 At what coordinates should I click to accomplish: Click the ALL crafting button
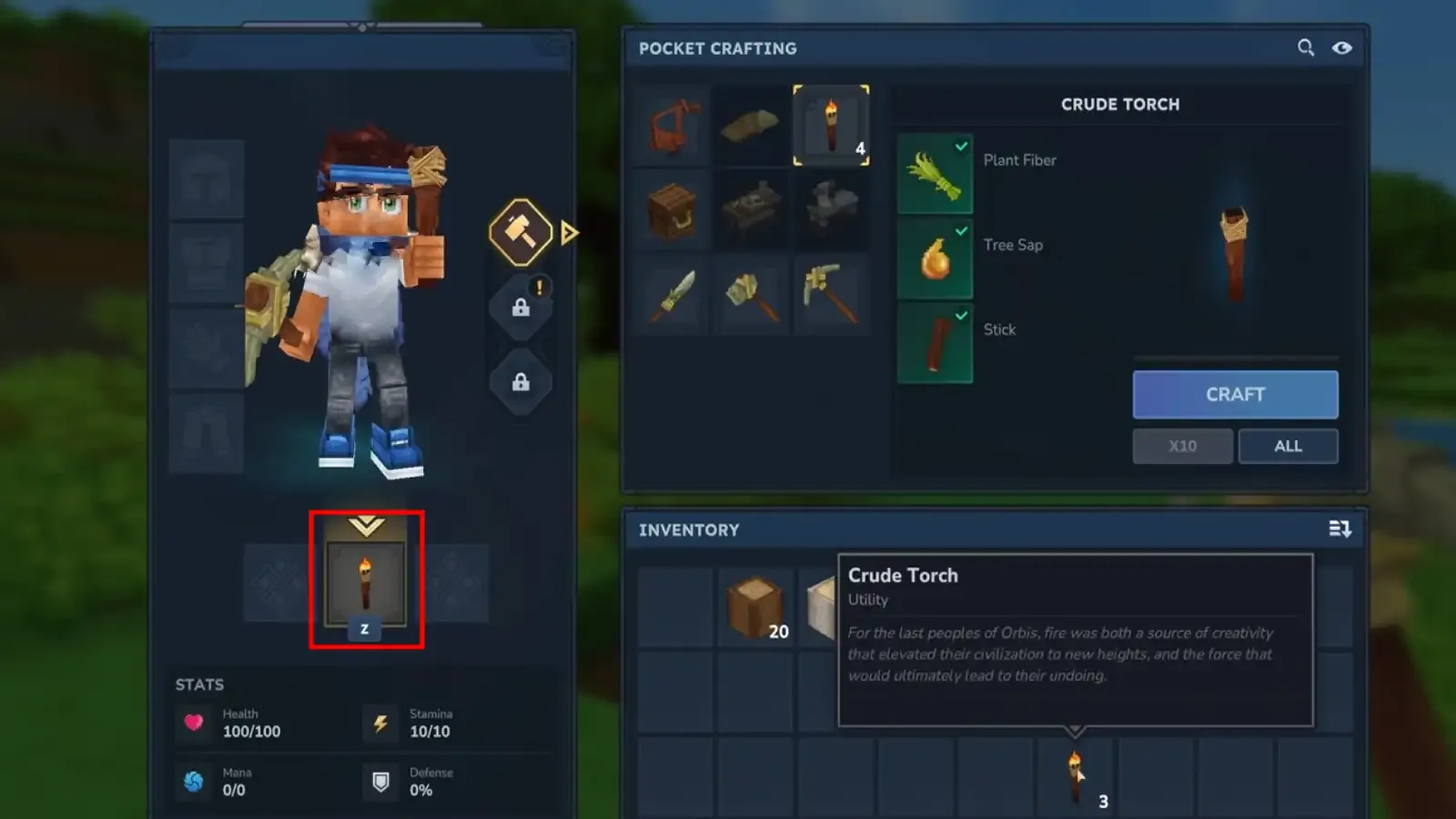tap(1287, 446)
